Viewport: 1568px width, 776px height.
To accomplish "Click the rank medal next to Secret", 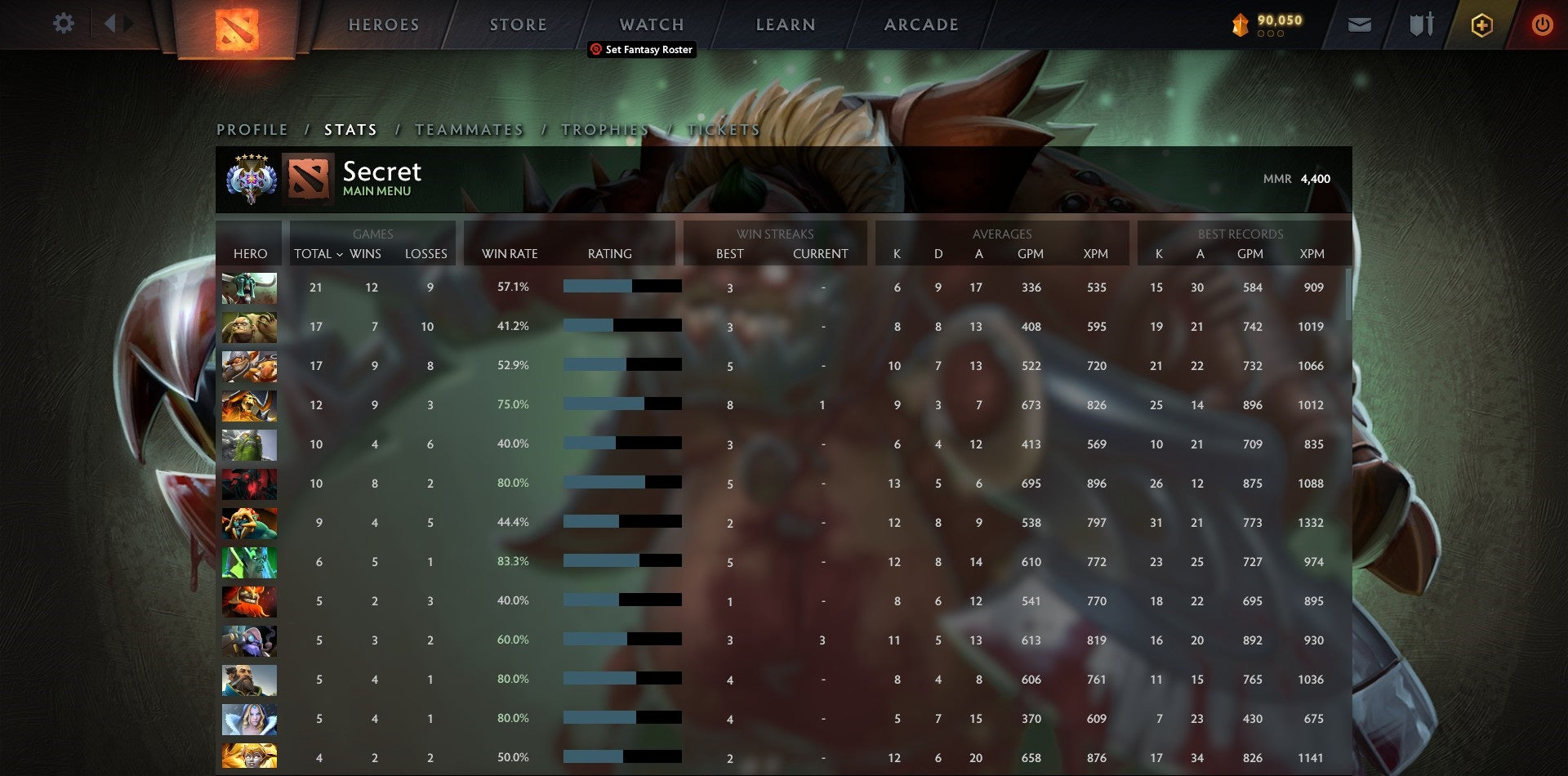I will click(x=252, y=176).
